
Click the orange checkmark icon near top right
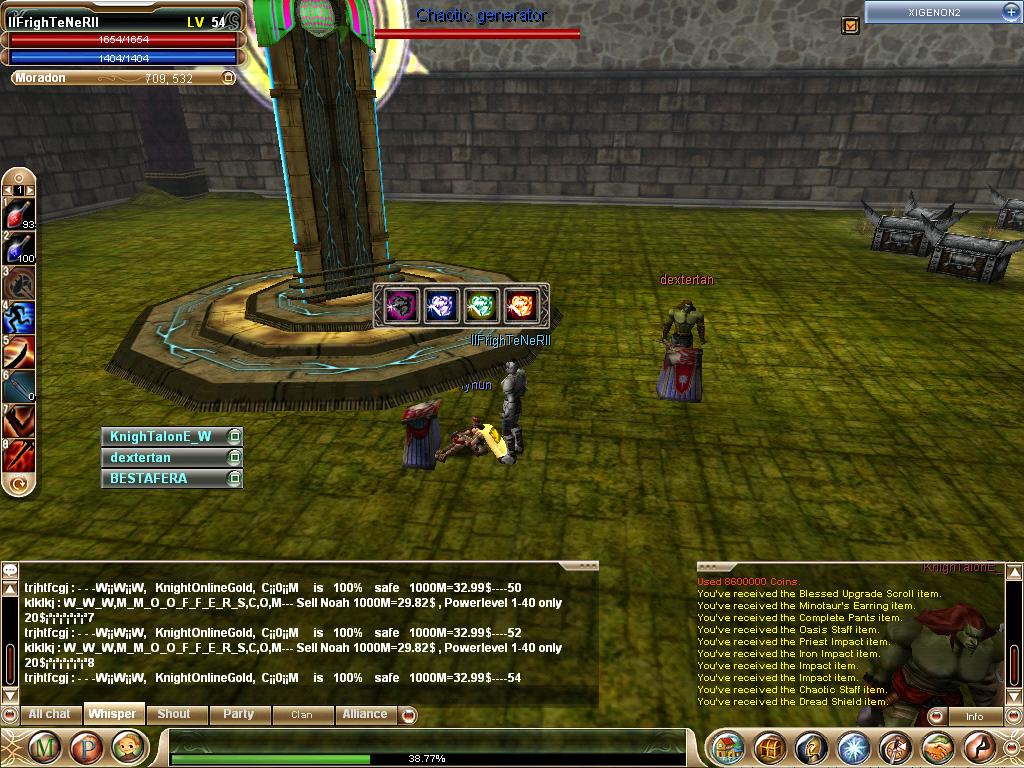click(851, 25)
